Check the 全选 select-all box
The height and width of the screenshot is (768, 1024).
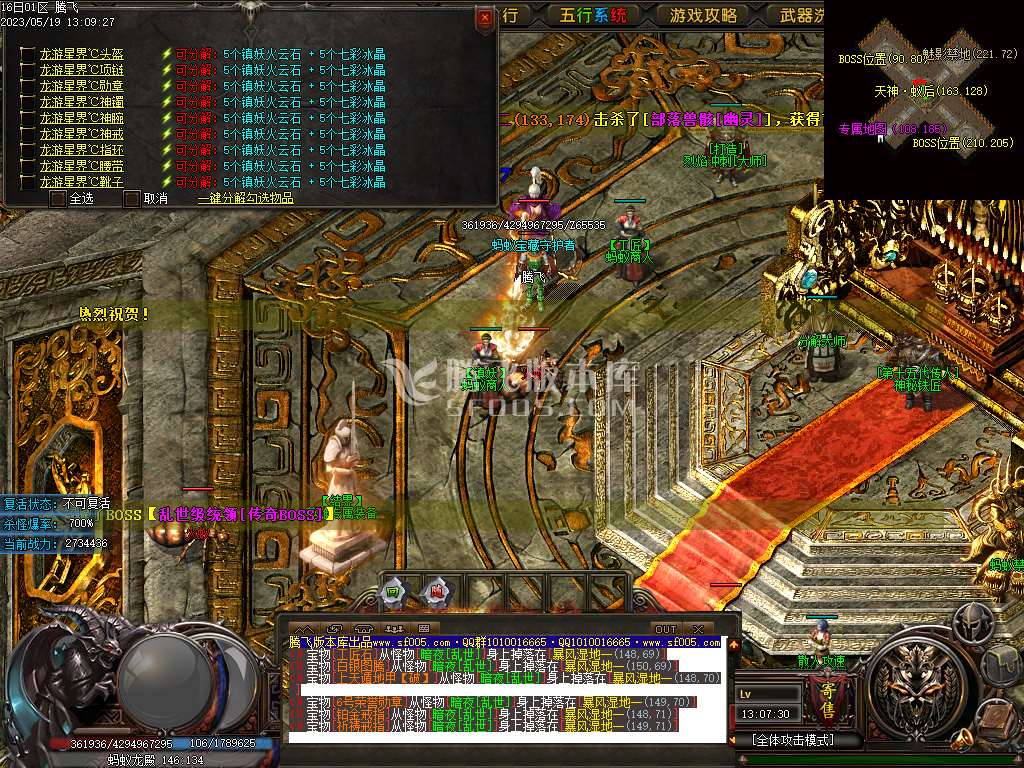(x=57, y=198)
